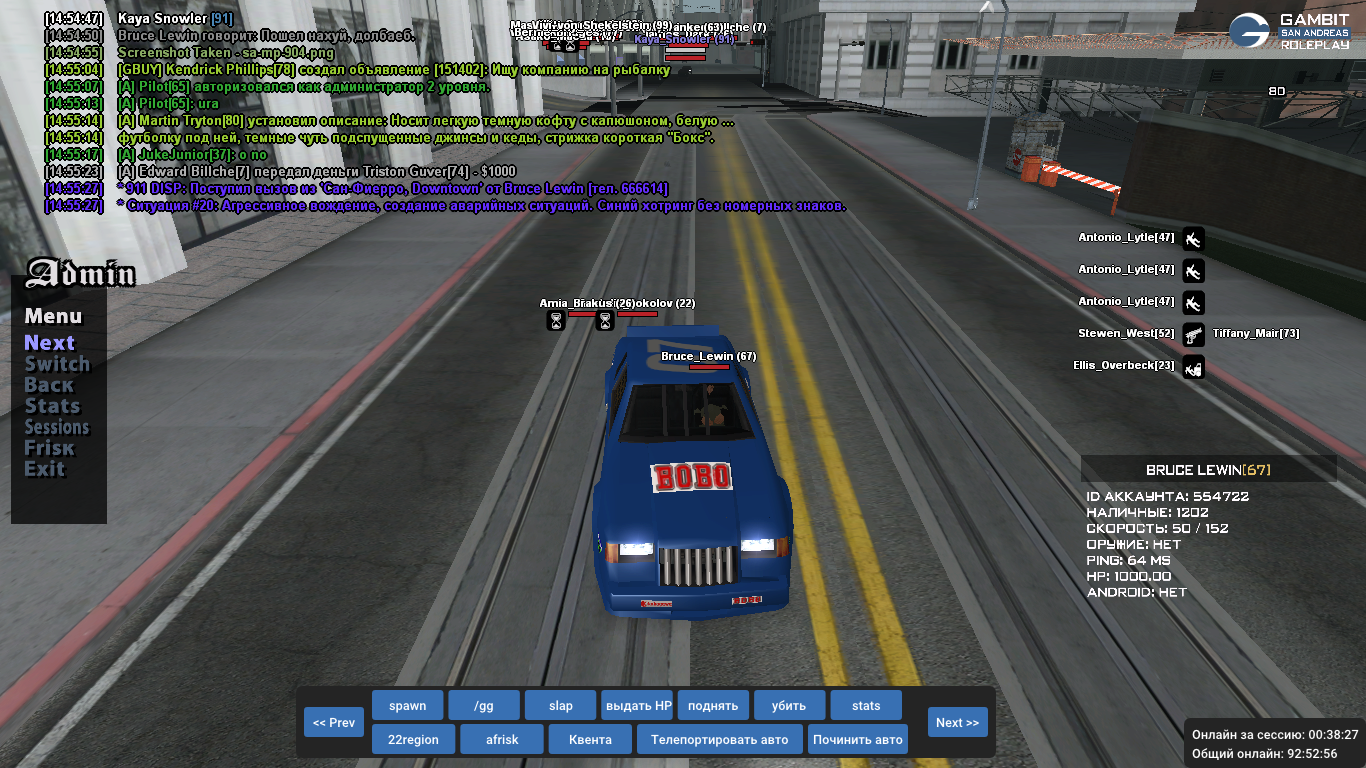Run the afrisk command button
1366x768 pixels.
tap(502, 740)
